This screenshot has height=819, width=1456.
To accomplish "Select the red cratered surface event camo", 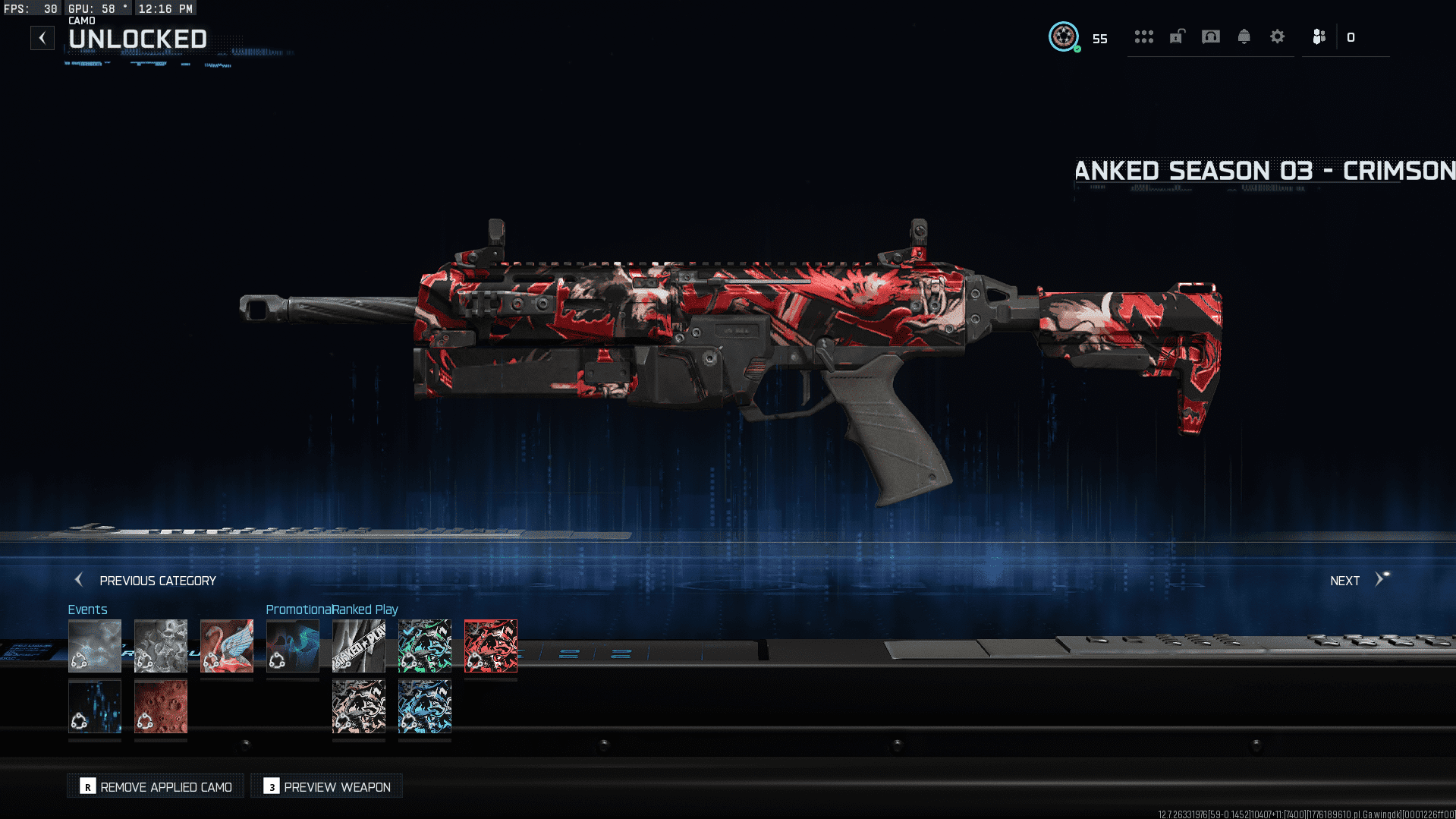I will click(x=160, y=706).
